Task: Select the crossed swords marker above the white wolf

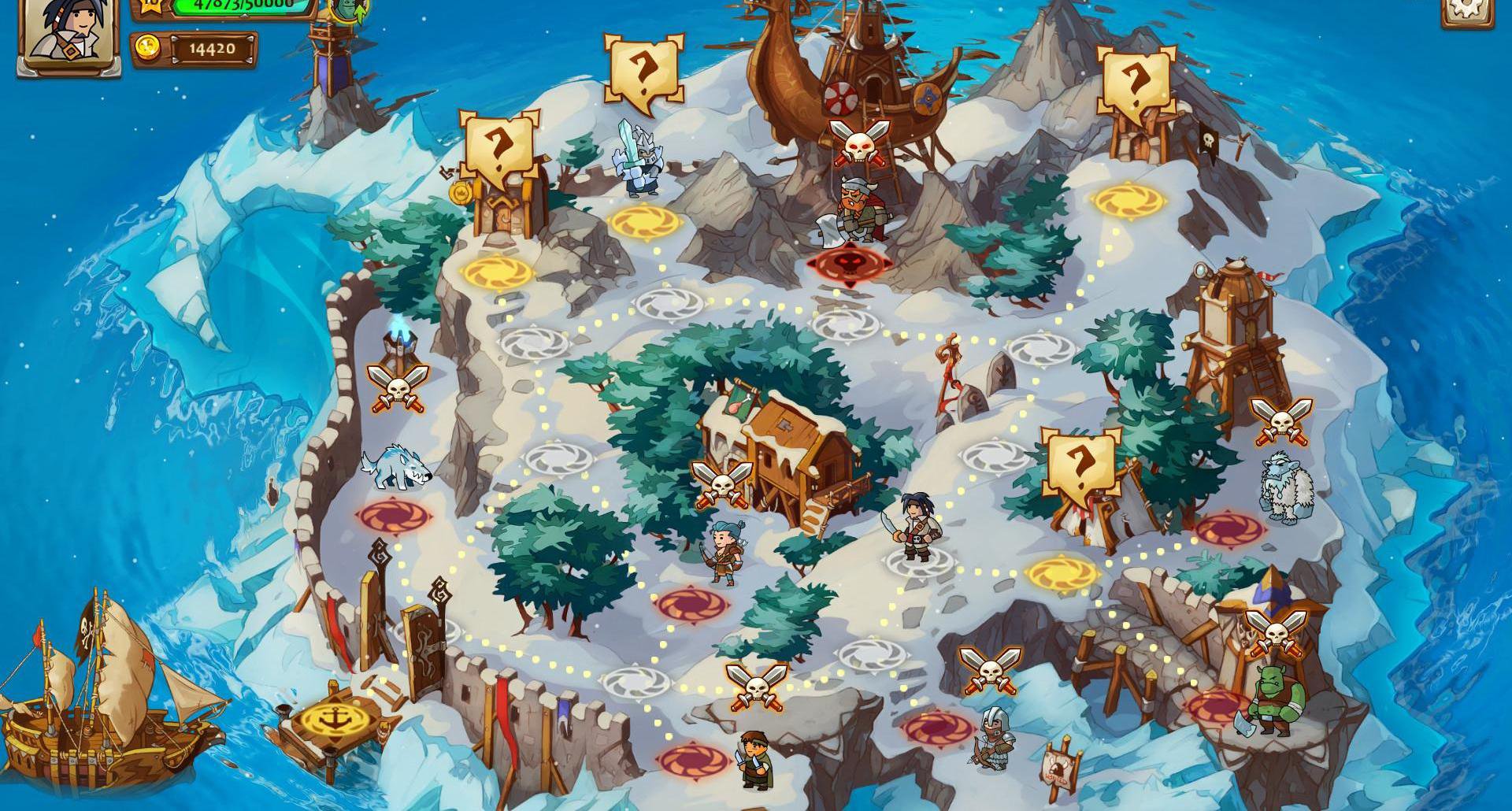Action: pyautogui.click(x=398, y=387)
